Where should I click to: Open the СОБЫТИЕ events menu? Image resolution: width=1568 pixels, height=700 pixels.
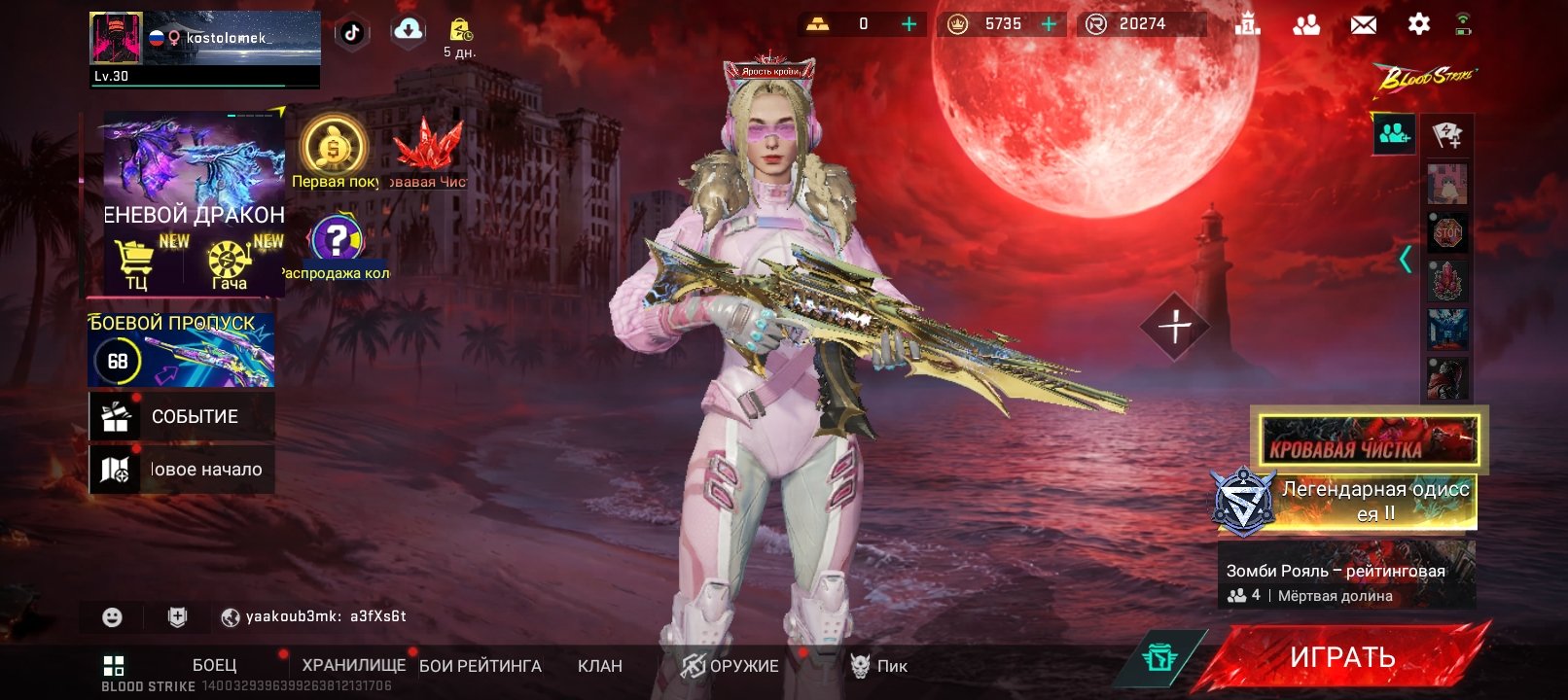182,416
